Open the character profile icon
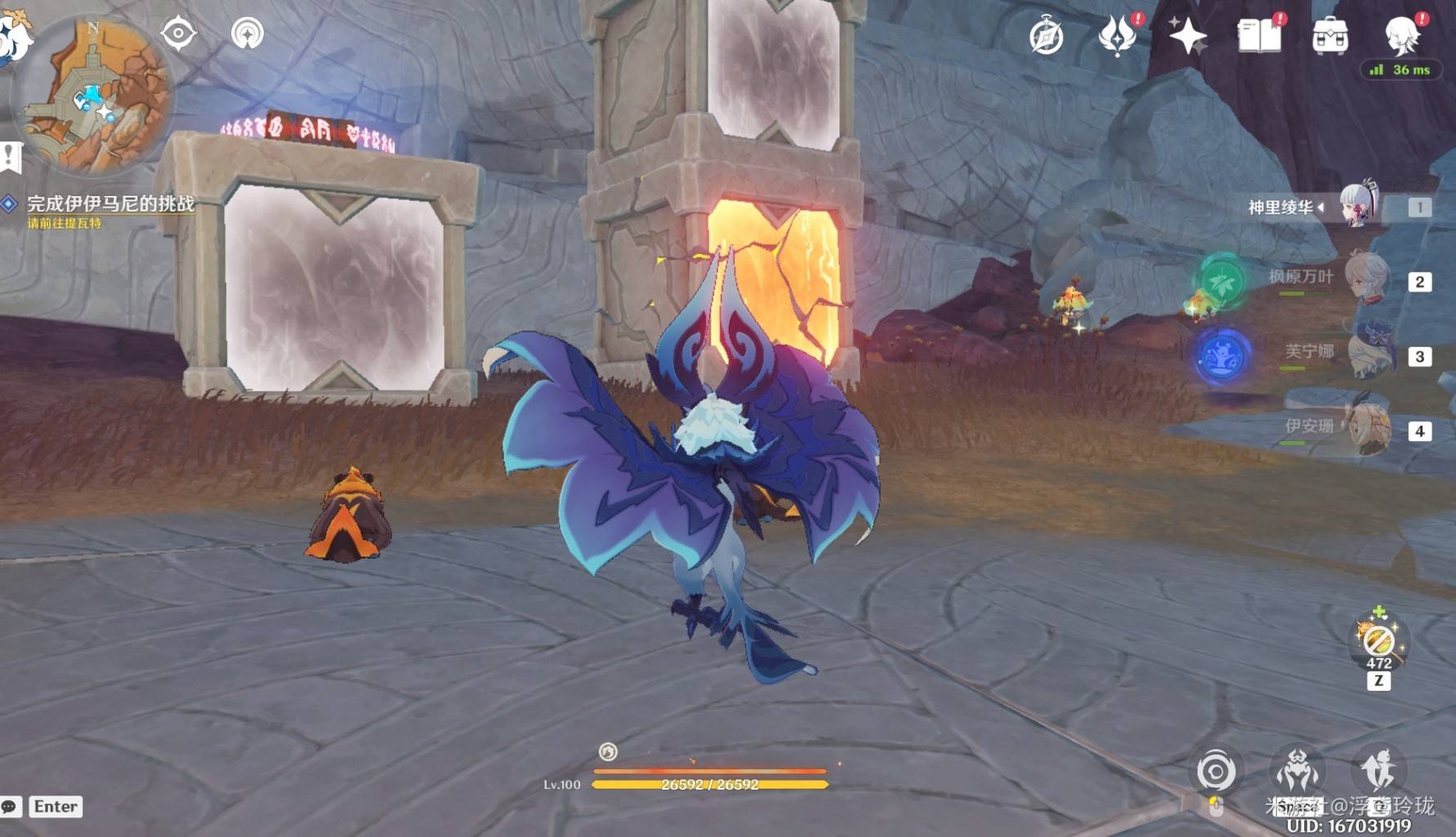The width and height of the screenshot is (1456, 837). point(1402,34)
